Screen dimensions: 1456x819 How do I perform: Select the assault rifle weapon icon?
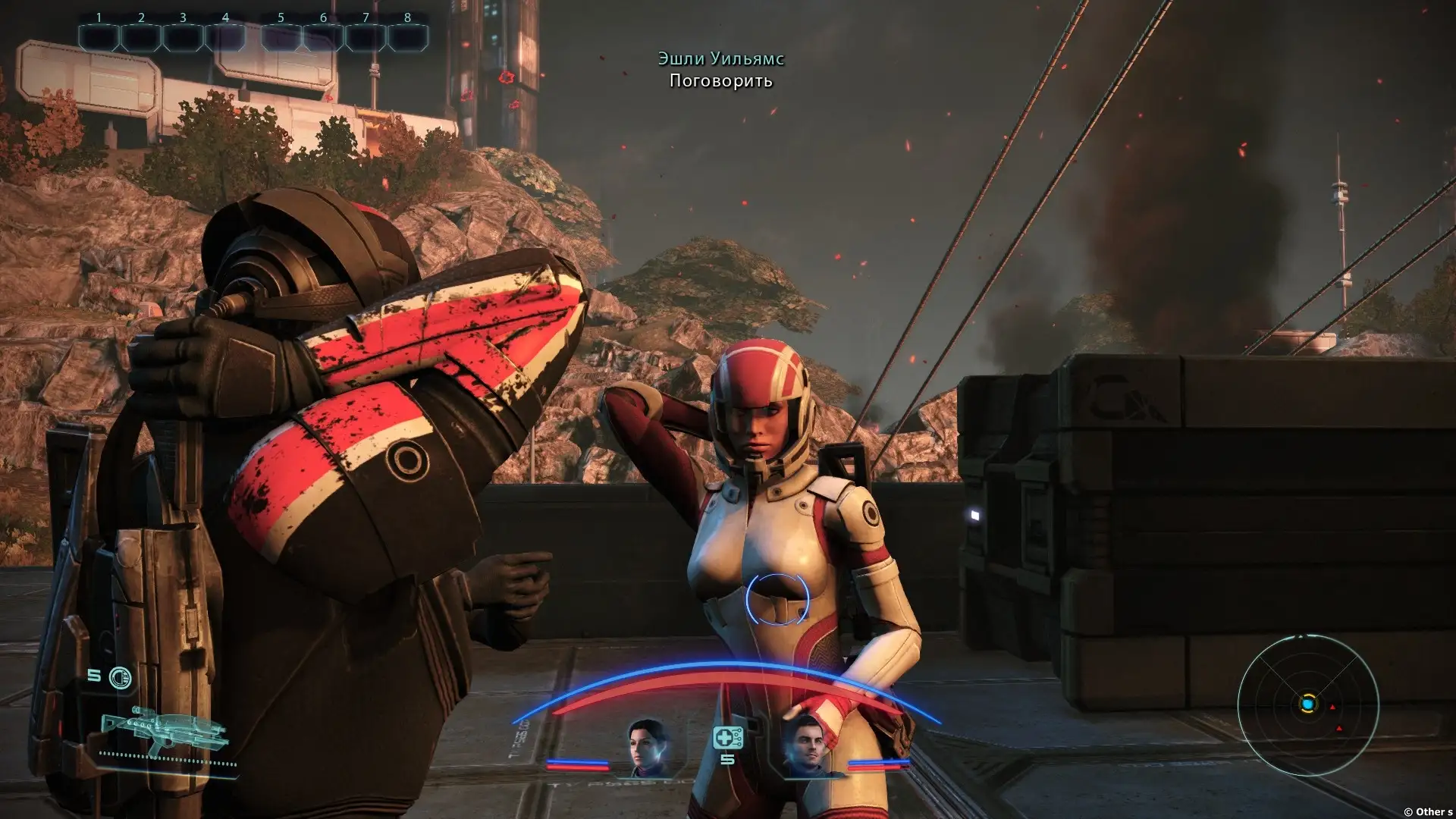163,730
